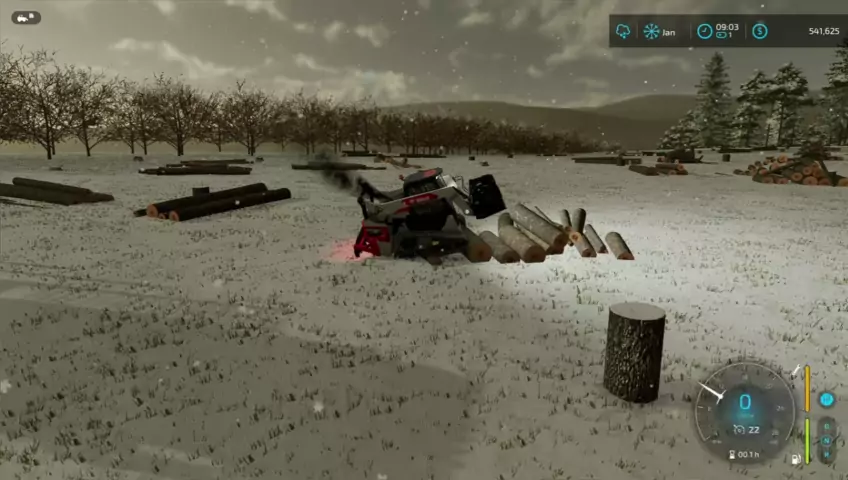The height and width of the screenshot is (480, 848).
Task: Click the fuel pump icon
Action: [796, 459]
